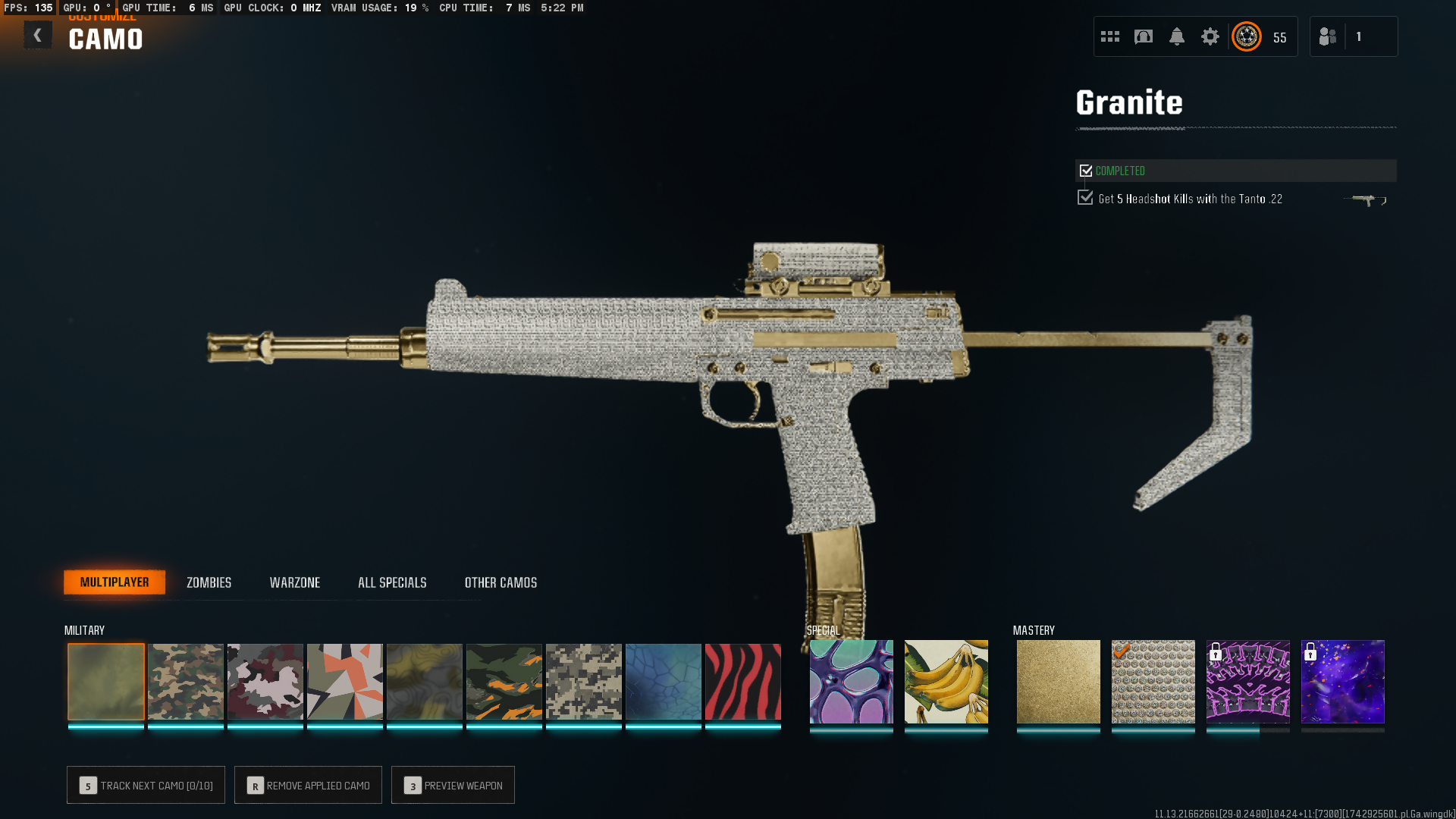The width and height of the screenshot is (1456, 819).
Task: Go back using the arrow button
Action: tap(37, 36)
